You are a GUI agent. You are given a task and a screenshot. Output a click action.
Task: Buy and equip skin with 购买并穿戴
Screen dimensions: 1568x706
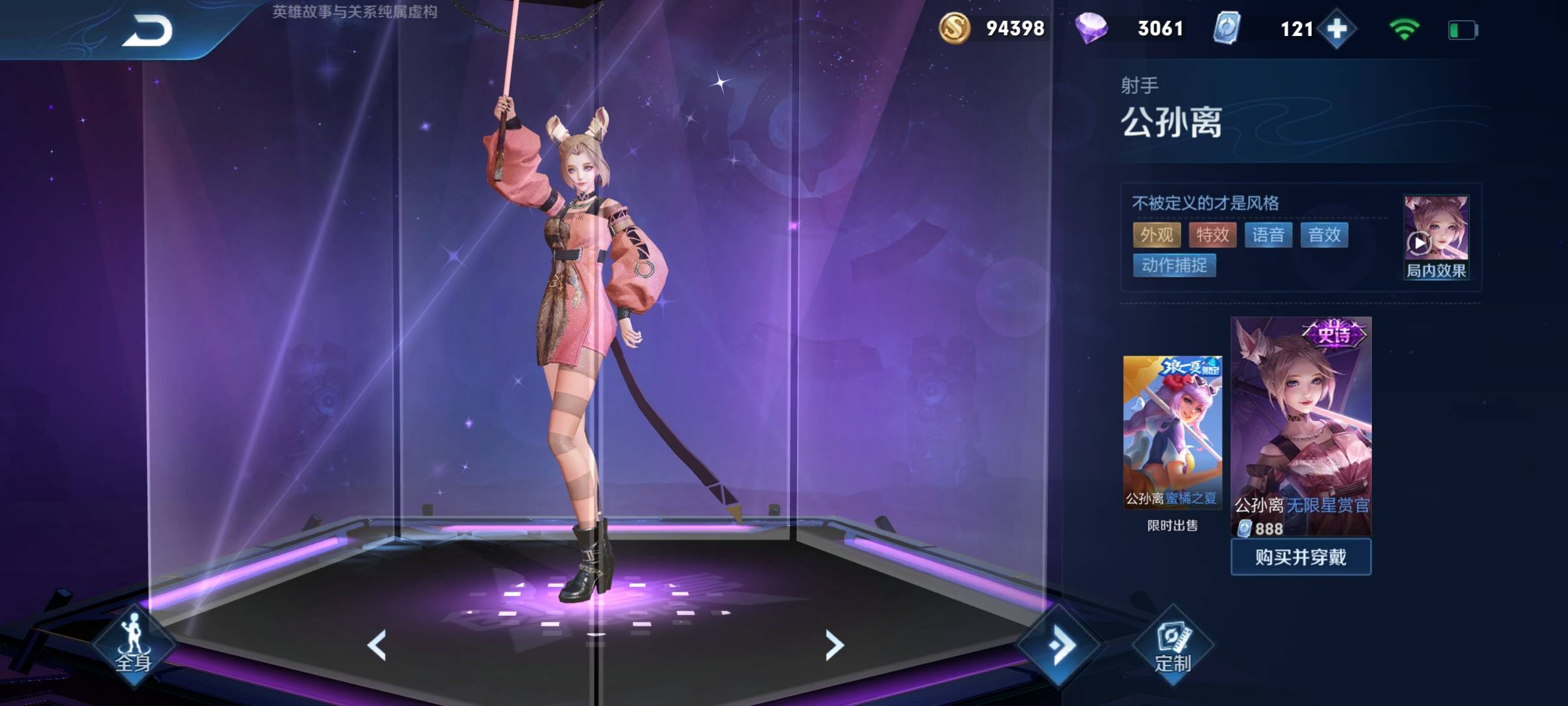click(1301, 557)
